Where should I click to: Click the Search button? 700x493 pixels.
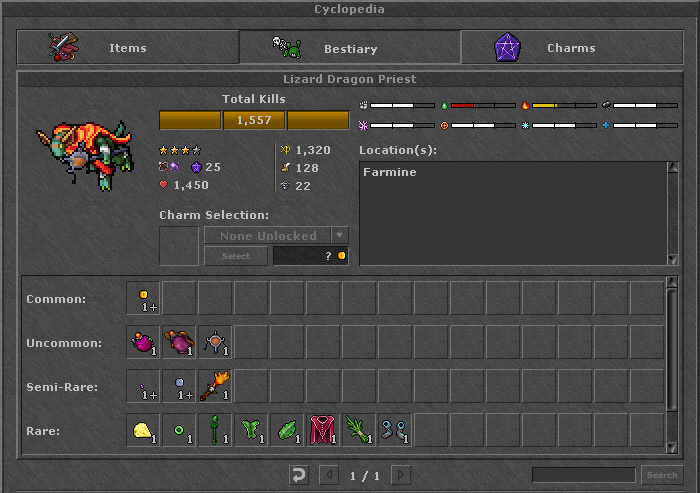661,475
